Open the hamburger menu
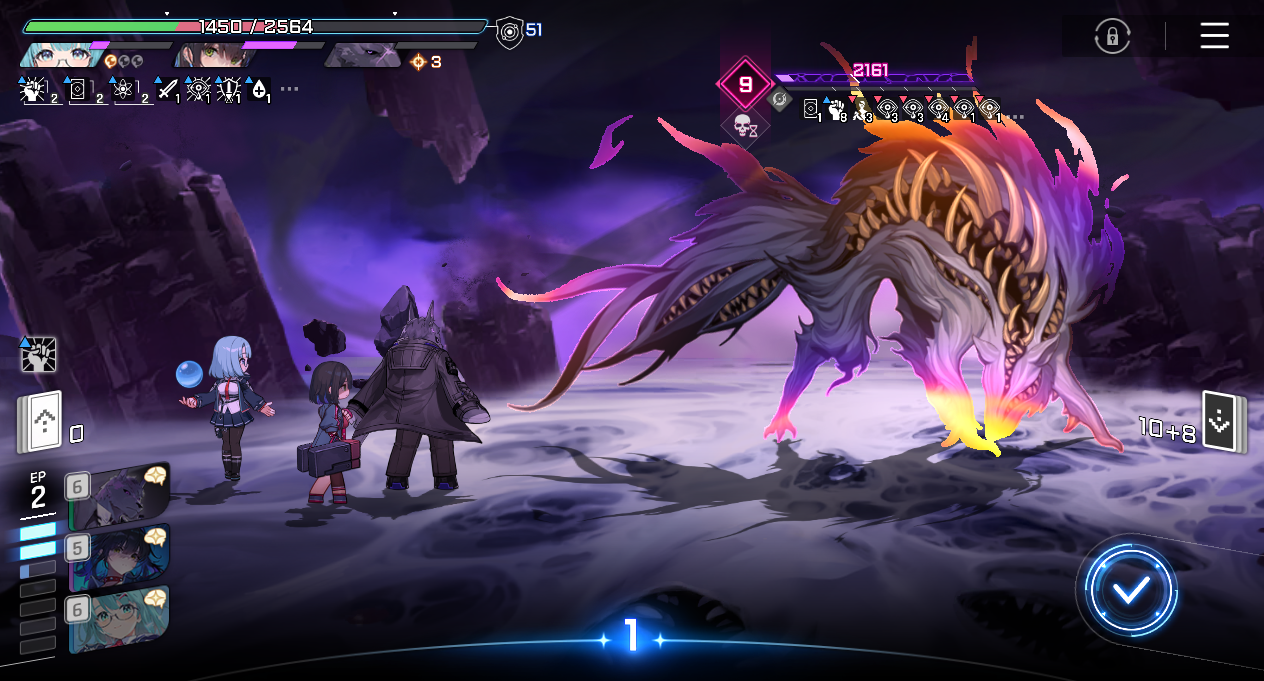The width and height of the screenshot is (1264, 681). pyautogui.click(x=1214, y=36)
